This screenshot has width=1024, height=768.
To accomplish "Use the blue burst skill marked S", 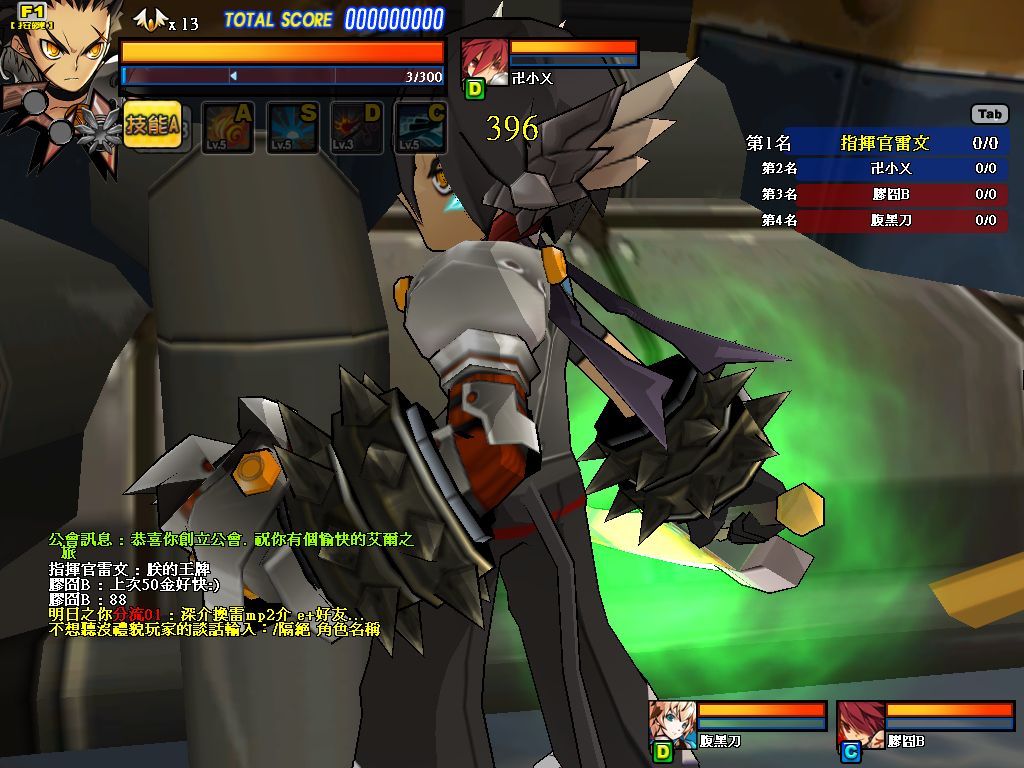I will (x=292, y=128).
